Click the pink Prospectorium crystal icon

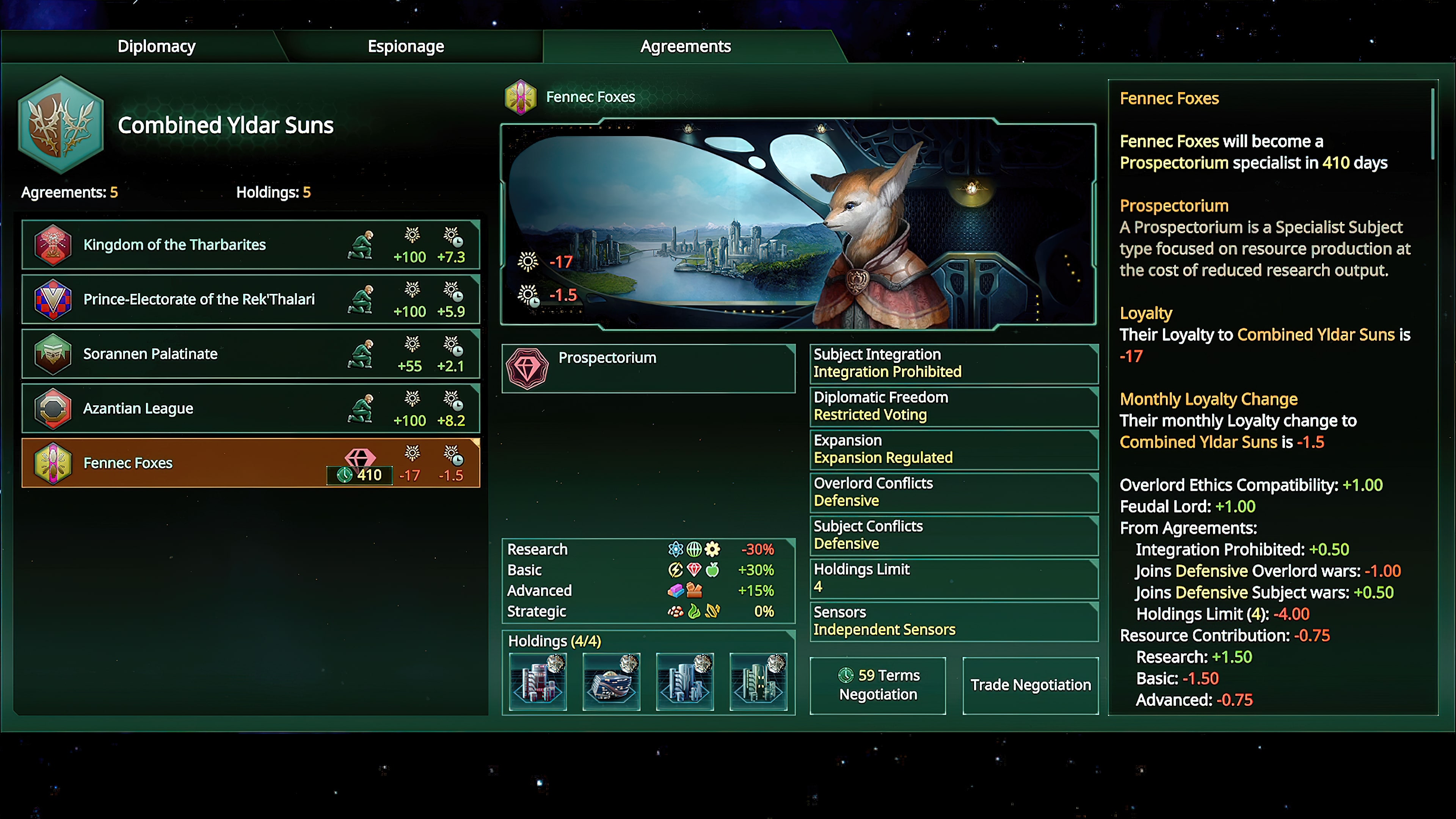click(527, 368)
